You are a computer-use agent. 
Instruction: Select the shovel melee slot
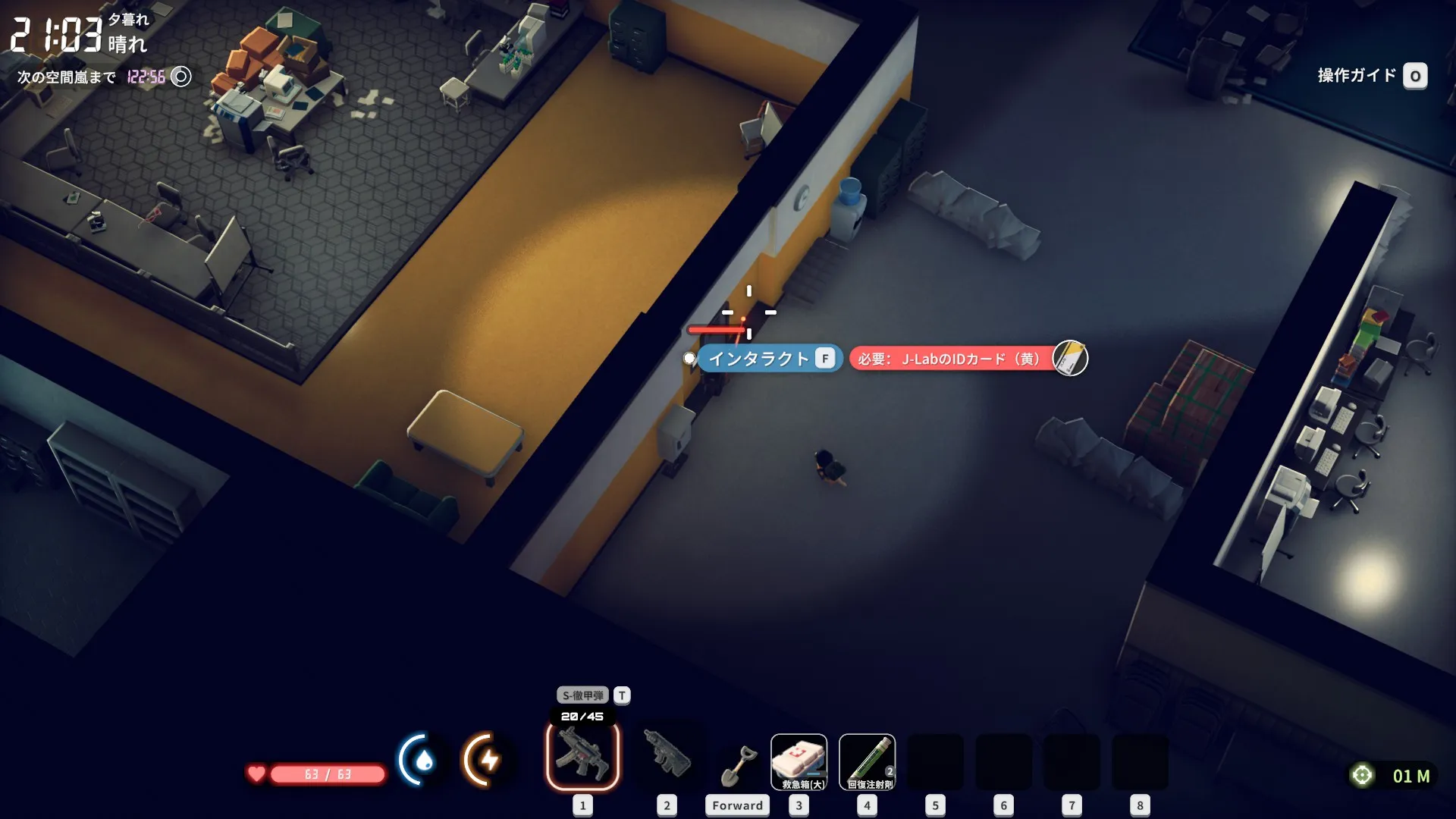(737, 764)
